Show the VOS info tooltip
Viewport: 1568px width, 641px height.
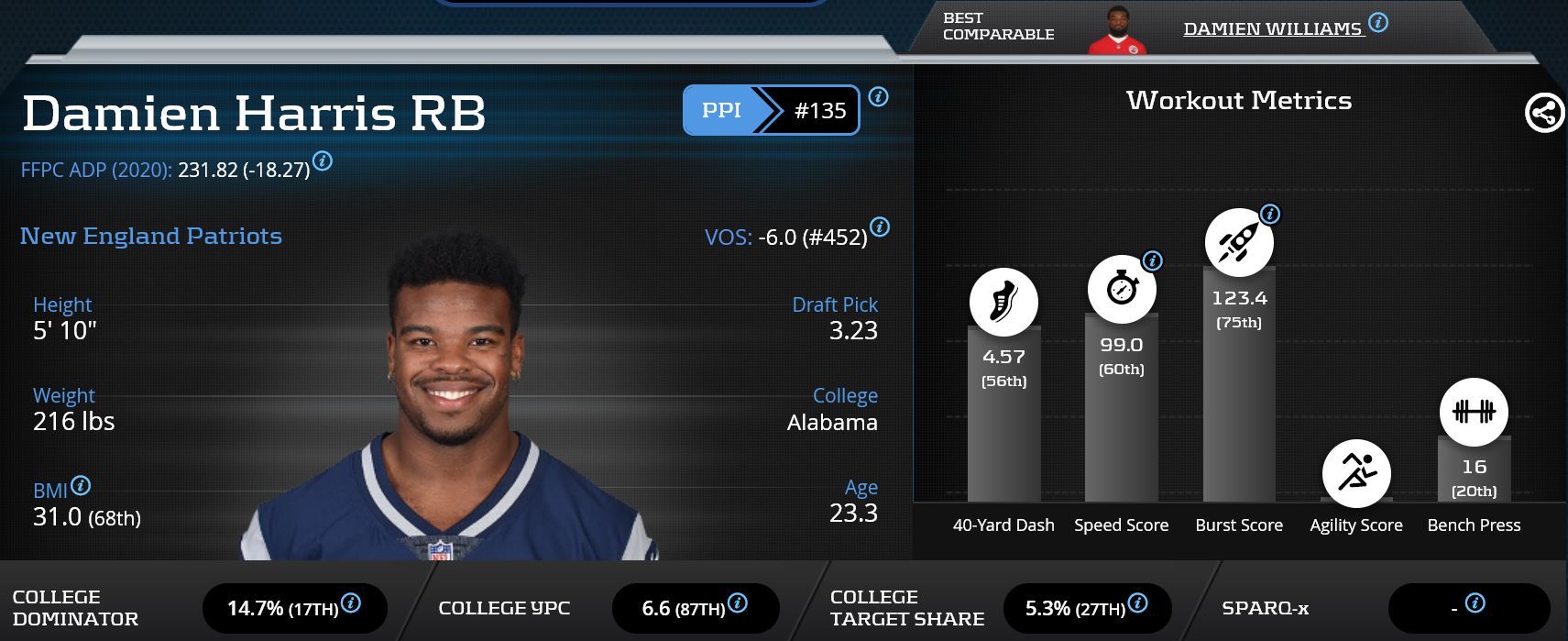click(x=879, y=227)
